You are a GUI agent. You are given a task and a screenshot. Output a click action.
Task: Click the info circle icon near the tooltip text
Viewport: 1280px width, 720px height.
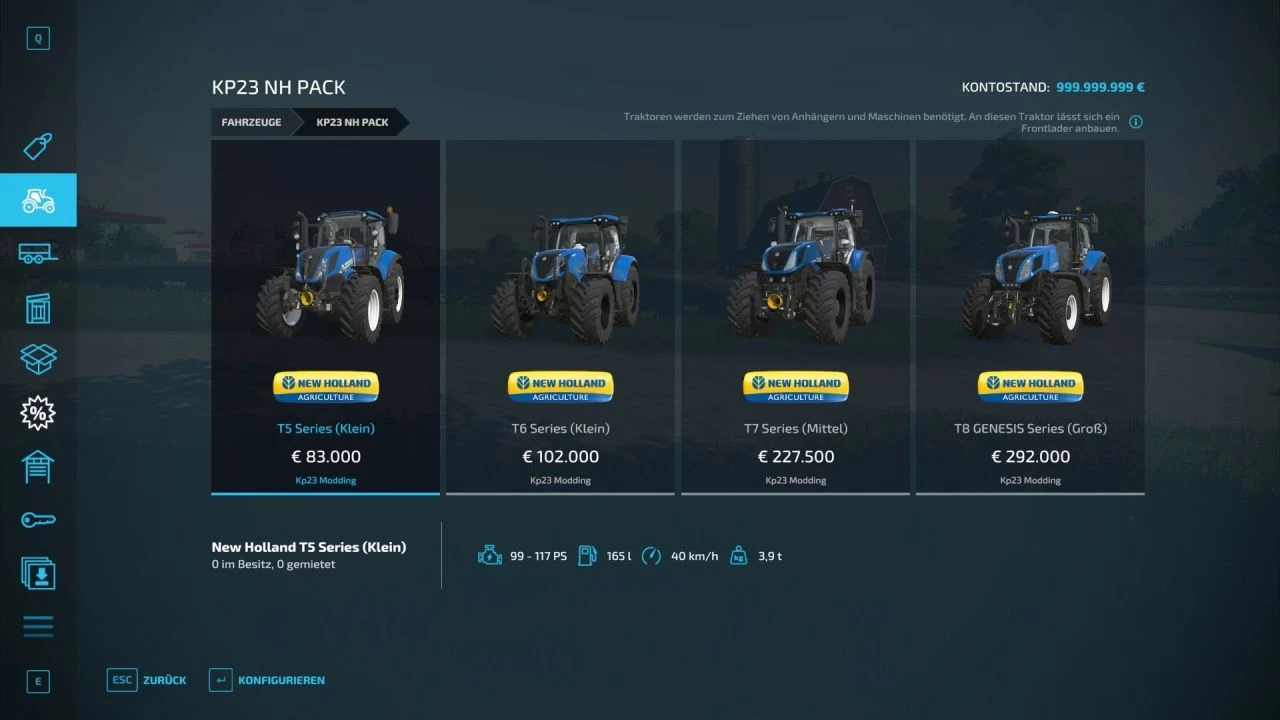(1135, 121)
